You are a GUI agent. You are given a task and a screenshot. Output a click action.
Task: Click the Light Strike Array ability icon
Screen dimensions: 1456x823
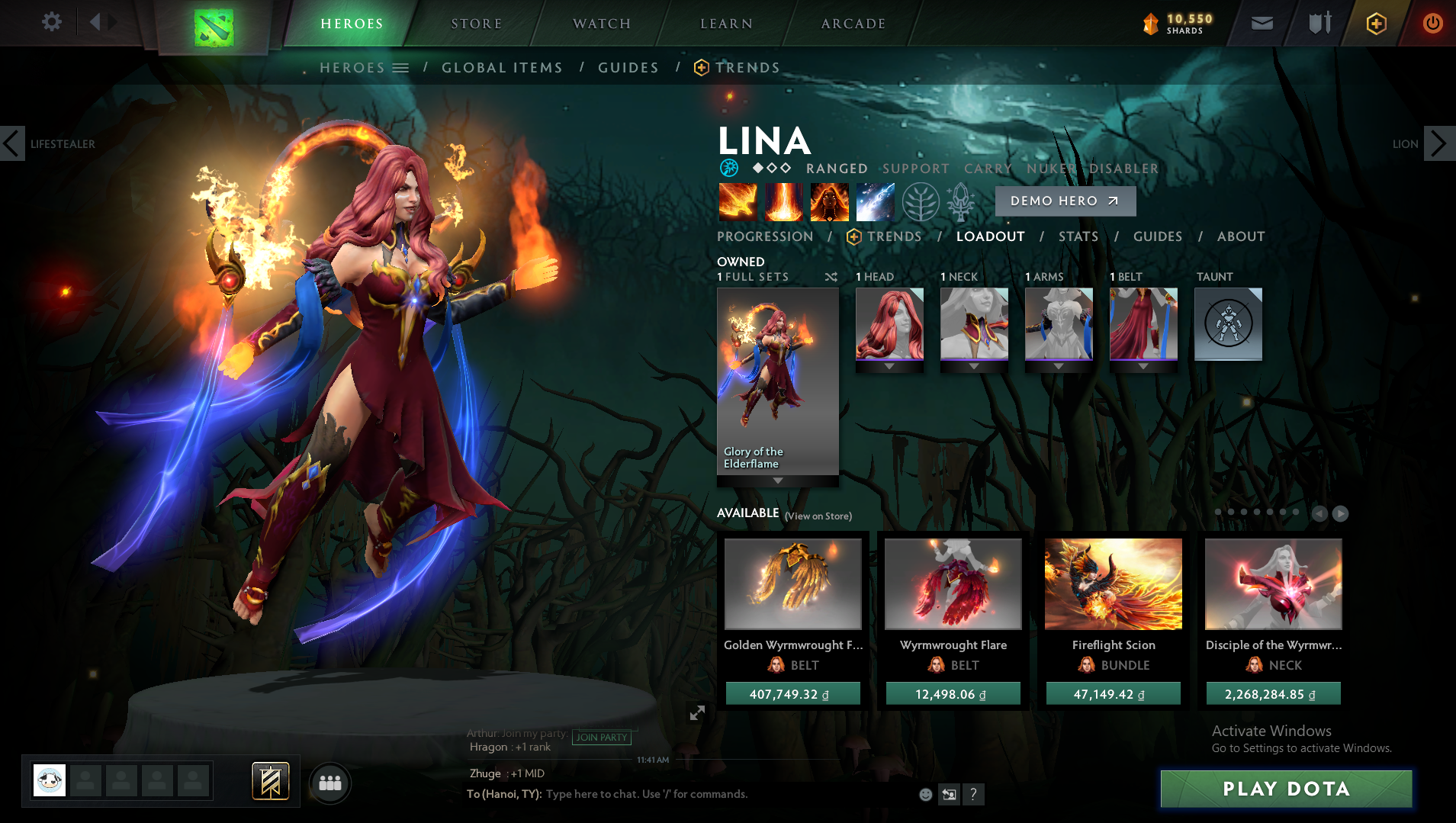pyautogui.click(x=784, y=201)
